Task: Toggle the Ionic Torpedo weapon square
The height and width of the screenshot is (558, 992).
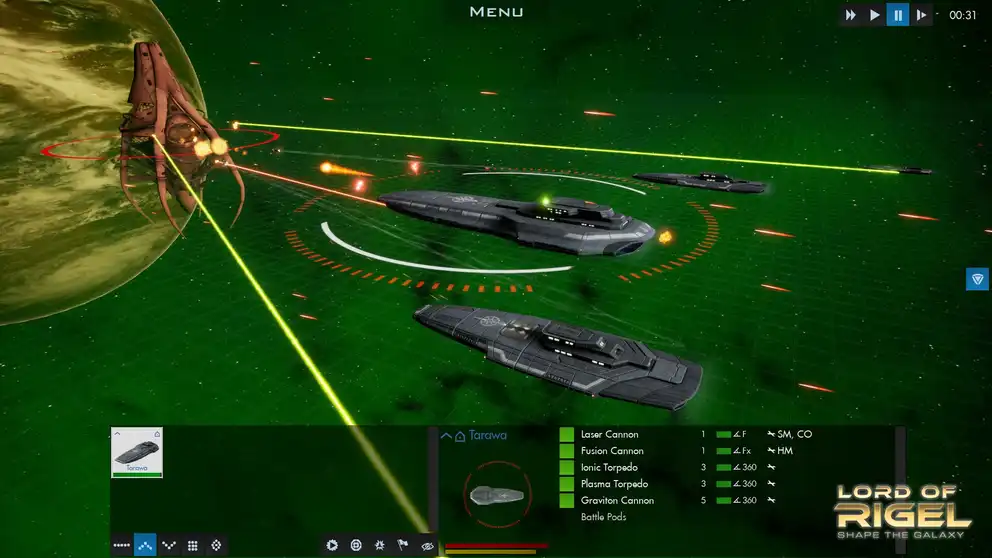Action: (567, 468)
